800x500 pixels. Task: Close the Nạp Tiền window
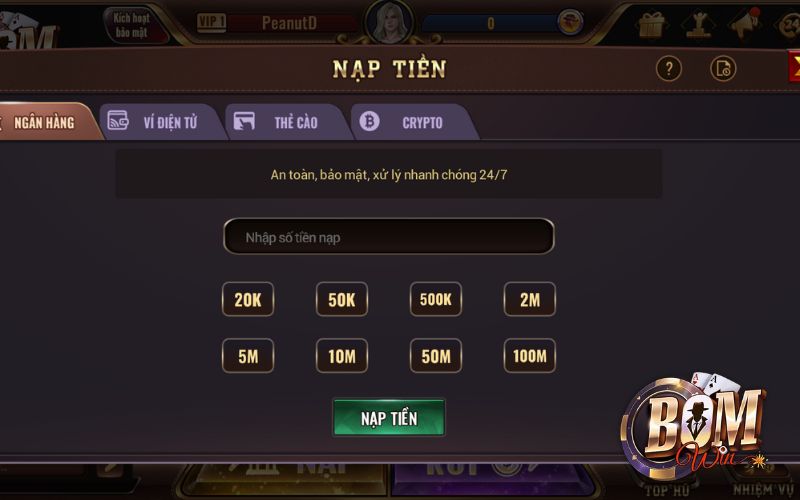point(793,67)
